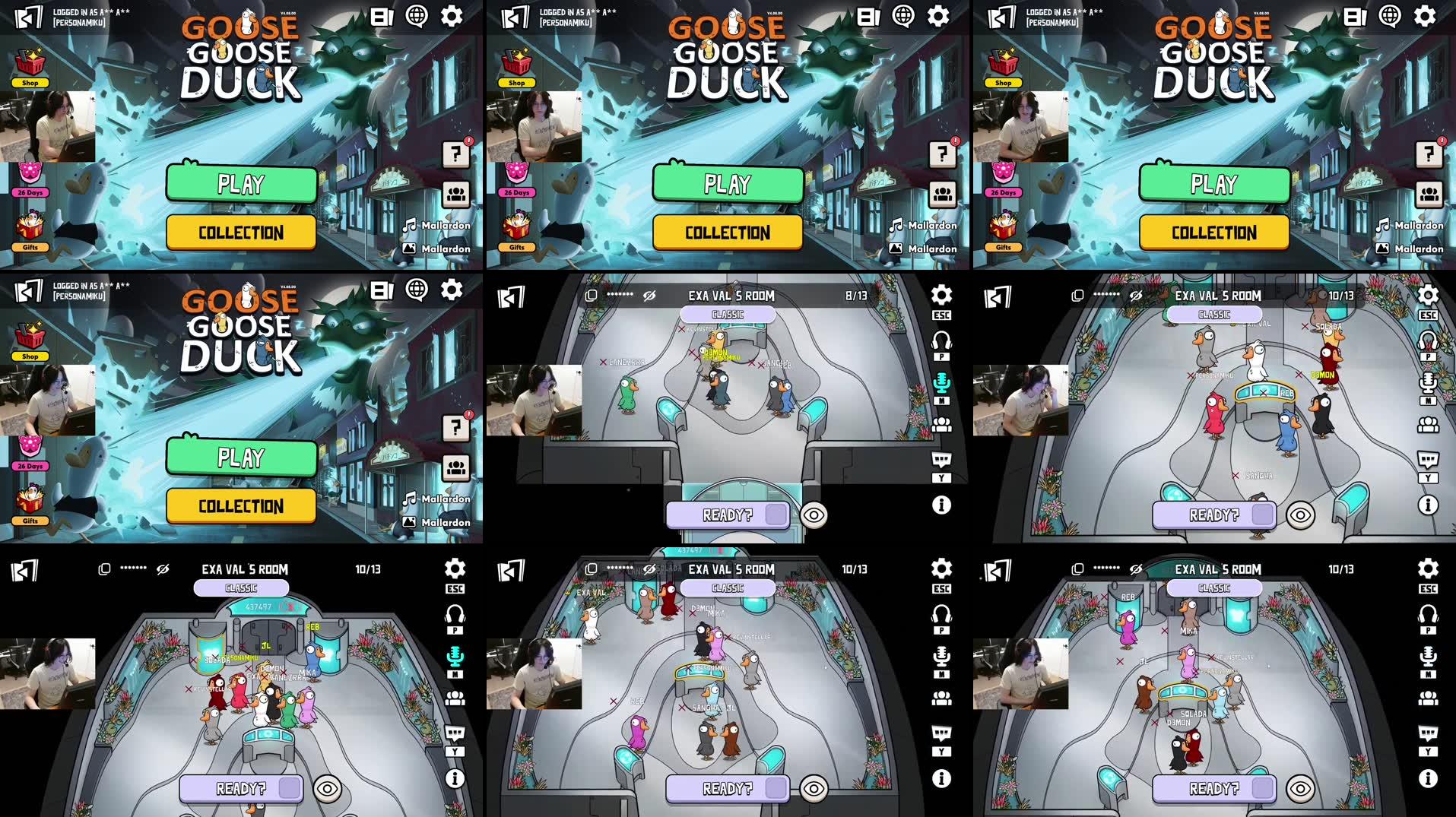Open the info panel in the lobby sidebar
Image resolution: width=1456 pixels, height=817 pixels.
tap(942, 502)
